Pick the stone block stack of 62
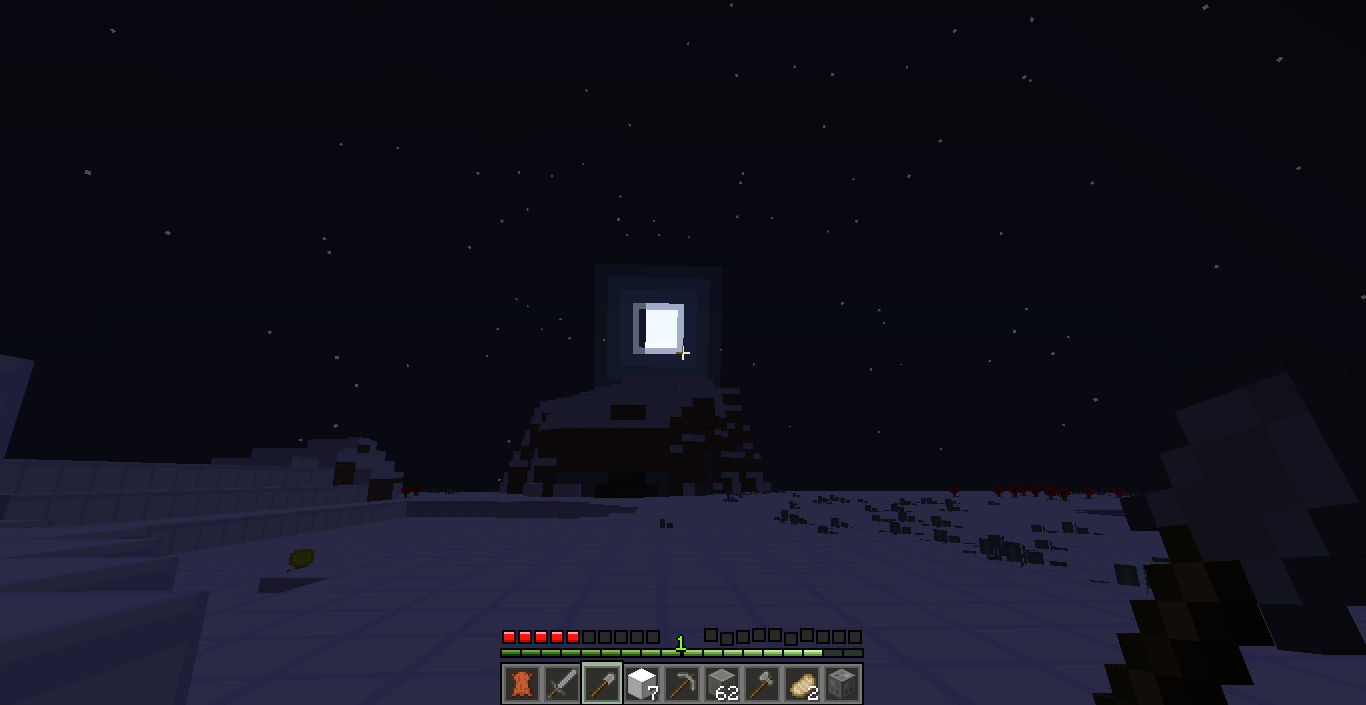The image size is (1366, 705). coord(722,684)
